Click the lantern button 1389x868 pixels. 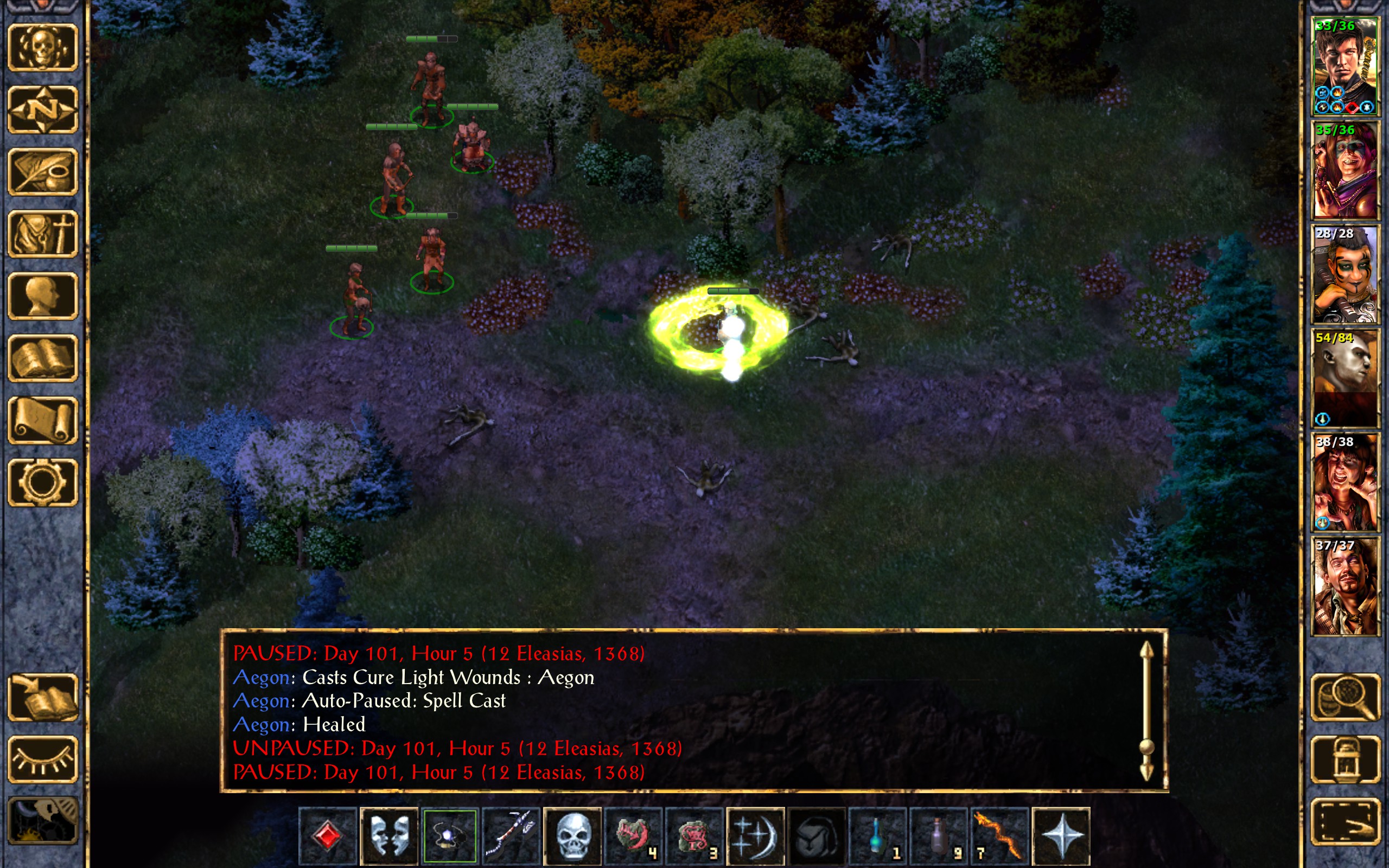tap(1345, 759)
